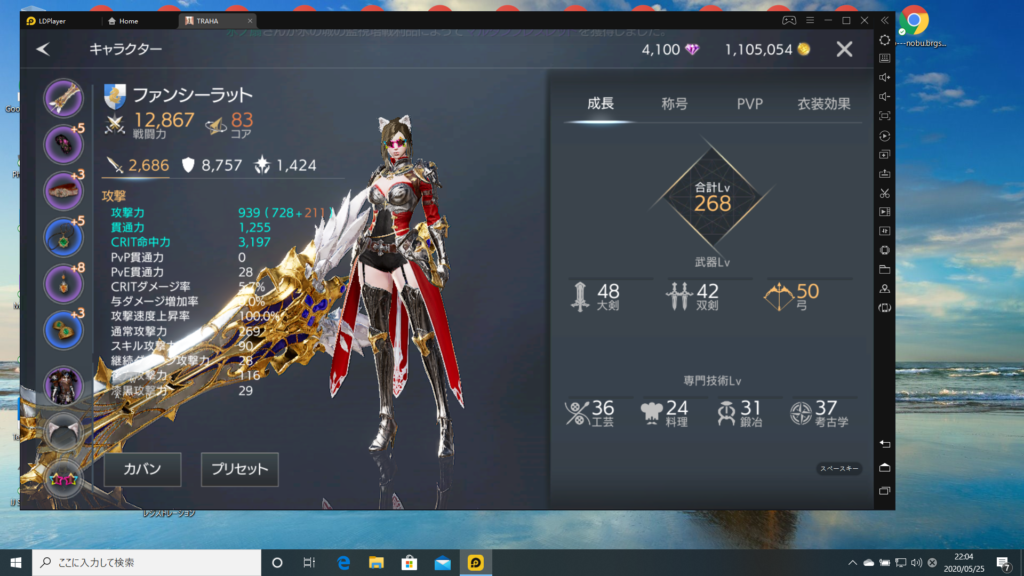Show the attack stats sword icon

(116, 165)
